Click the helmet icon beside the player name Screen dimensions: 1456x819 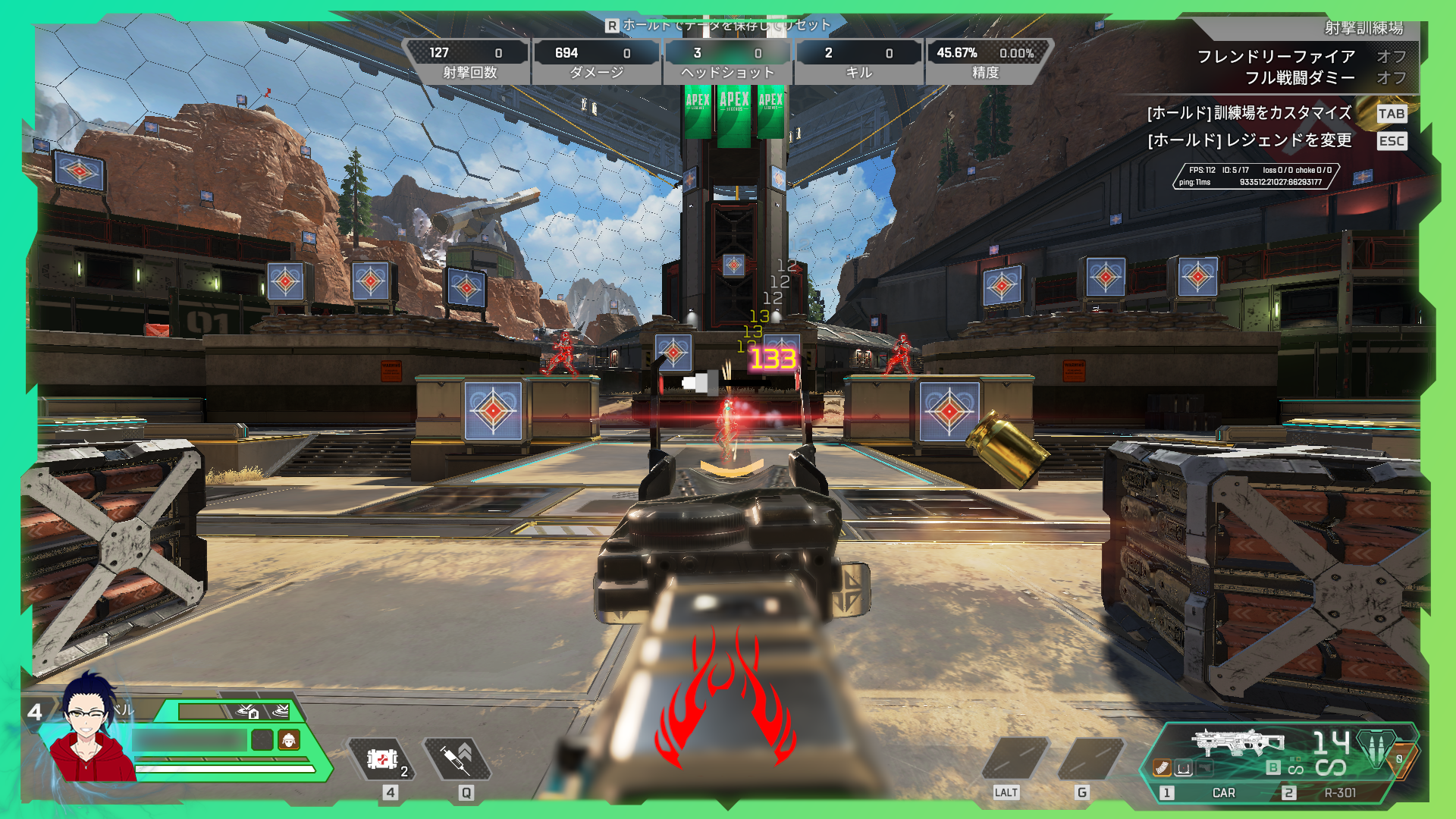[x=288, y=739]
